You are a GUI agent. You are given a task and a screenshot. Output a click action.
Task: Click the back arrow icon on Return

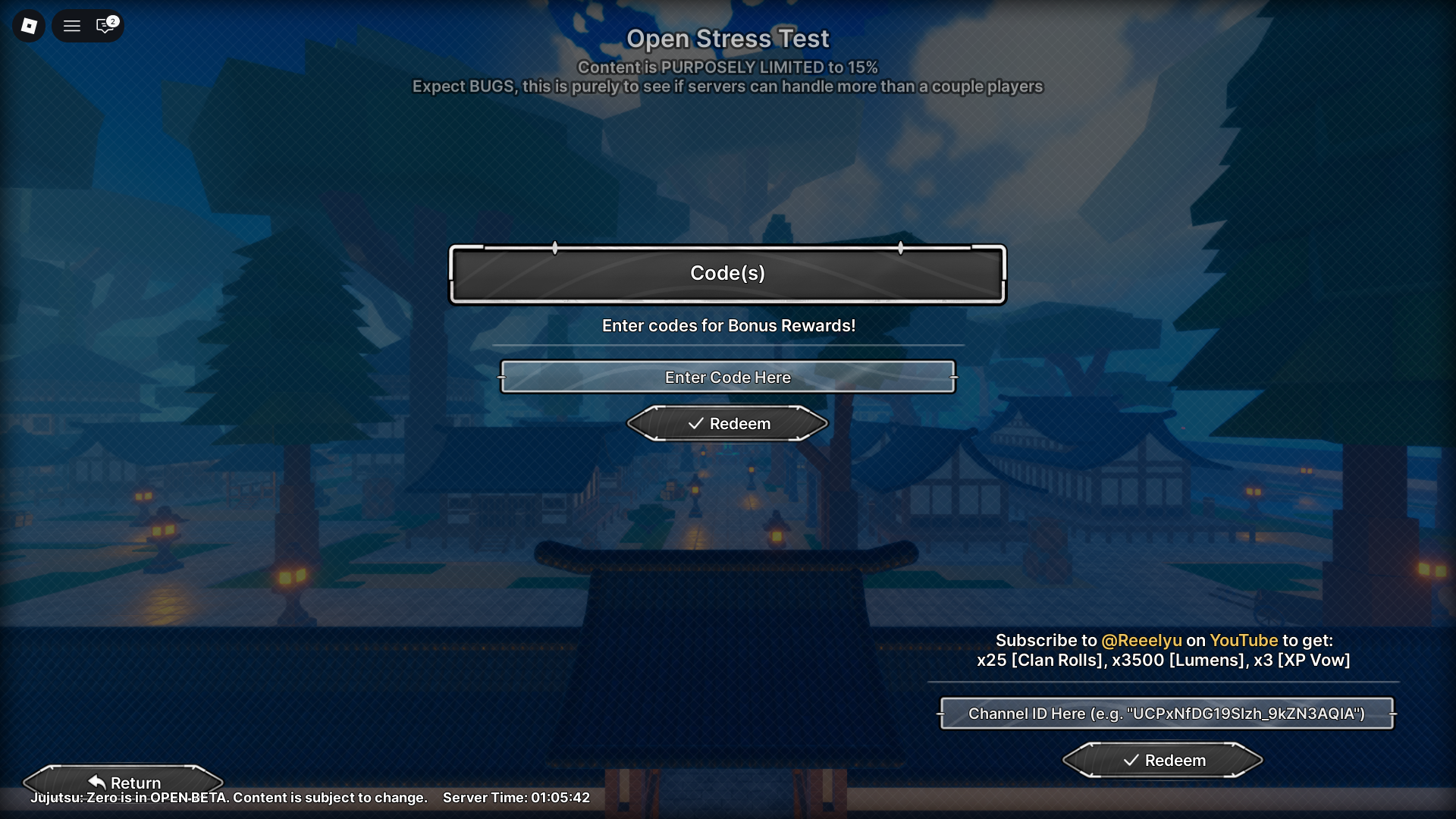pos(96,780)
